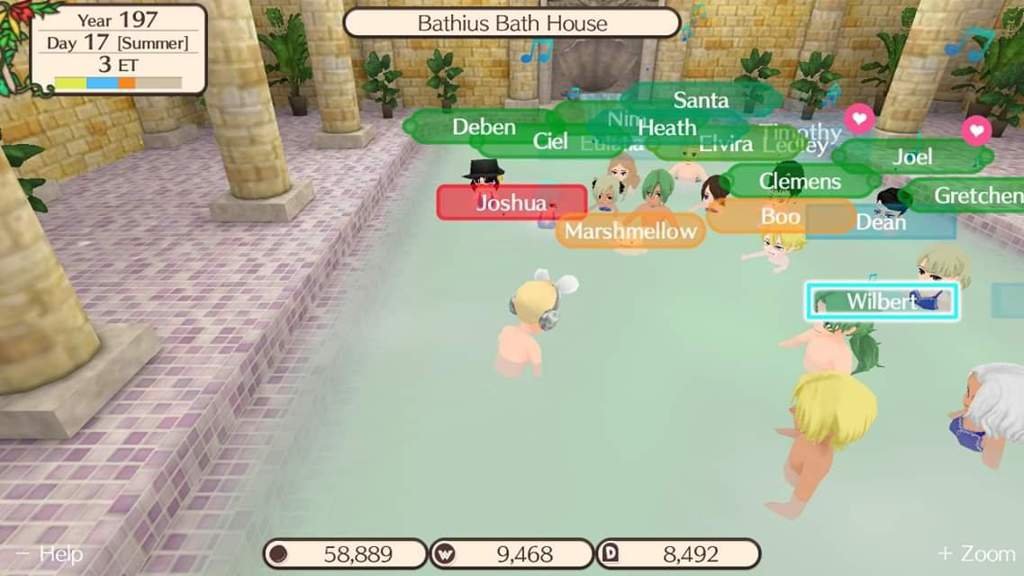1024x576 pixels.
Task: Select the Dean name tag
Action: pyautogui.click(x=881, y=222)
